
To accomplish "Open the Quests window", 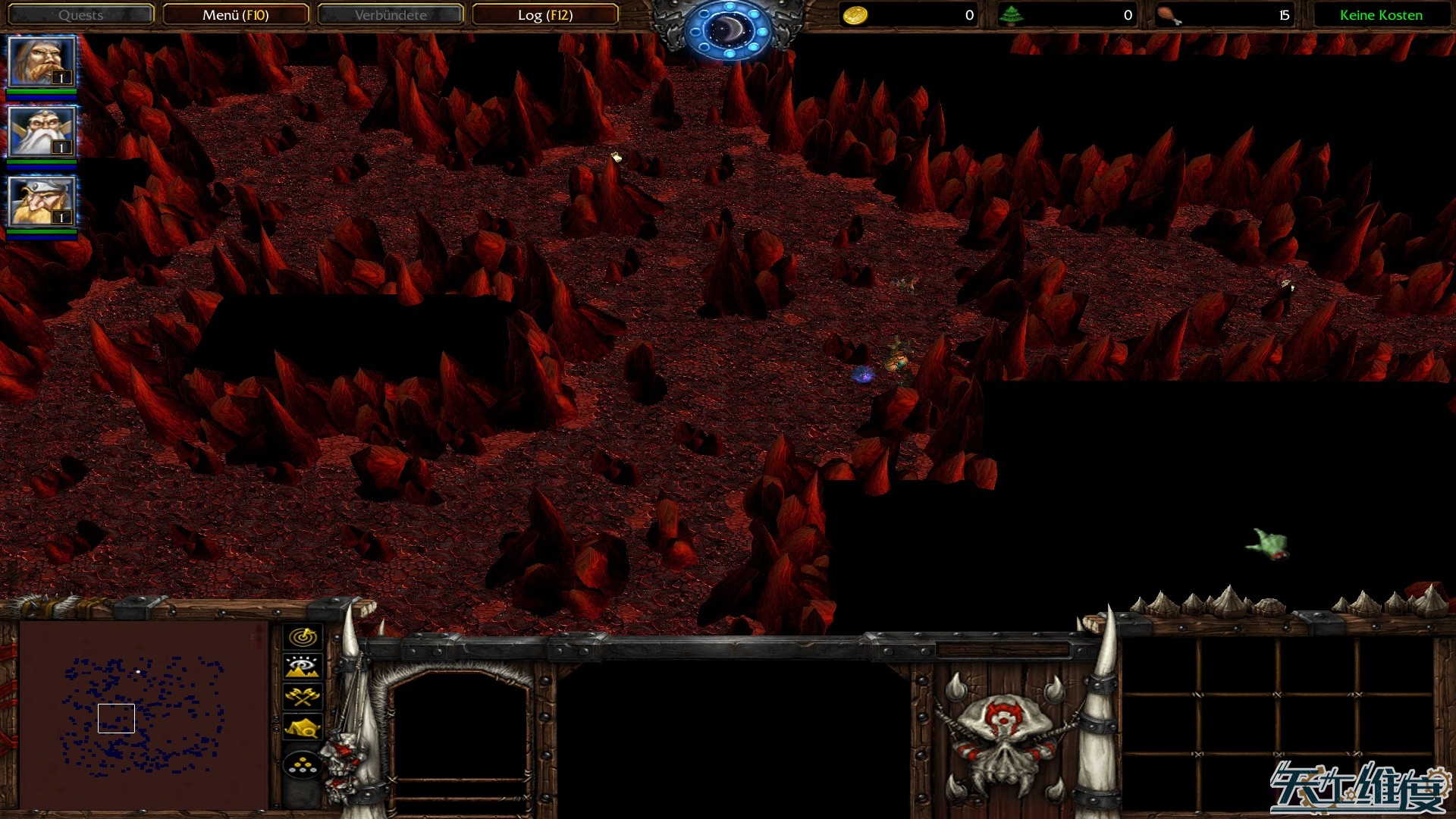I will tap(80, 14).
